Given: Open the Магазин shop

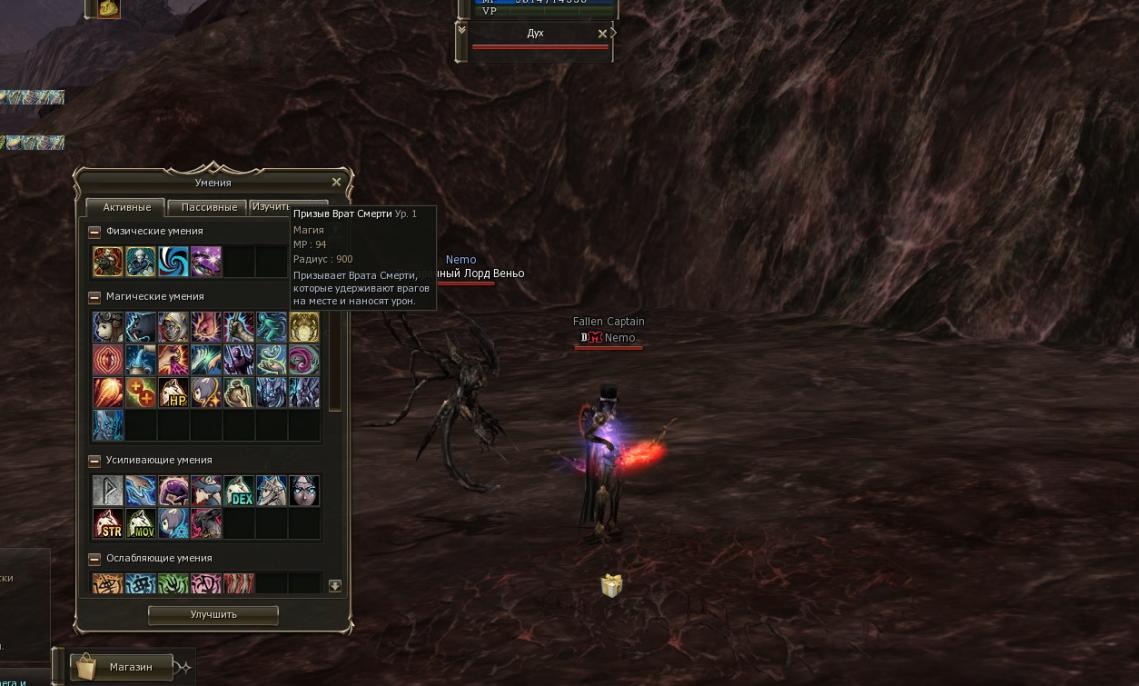Looking at the screenshot, I should coord(119,666).
